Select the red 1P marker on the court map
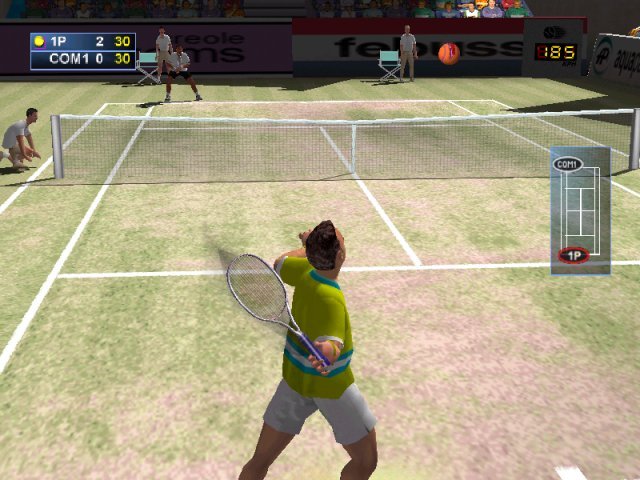This screenshot has width=640, height=480. [574, 255]
